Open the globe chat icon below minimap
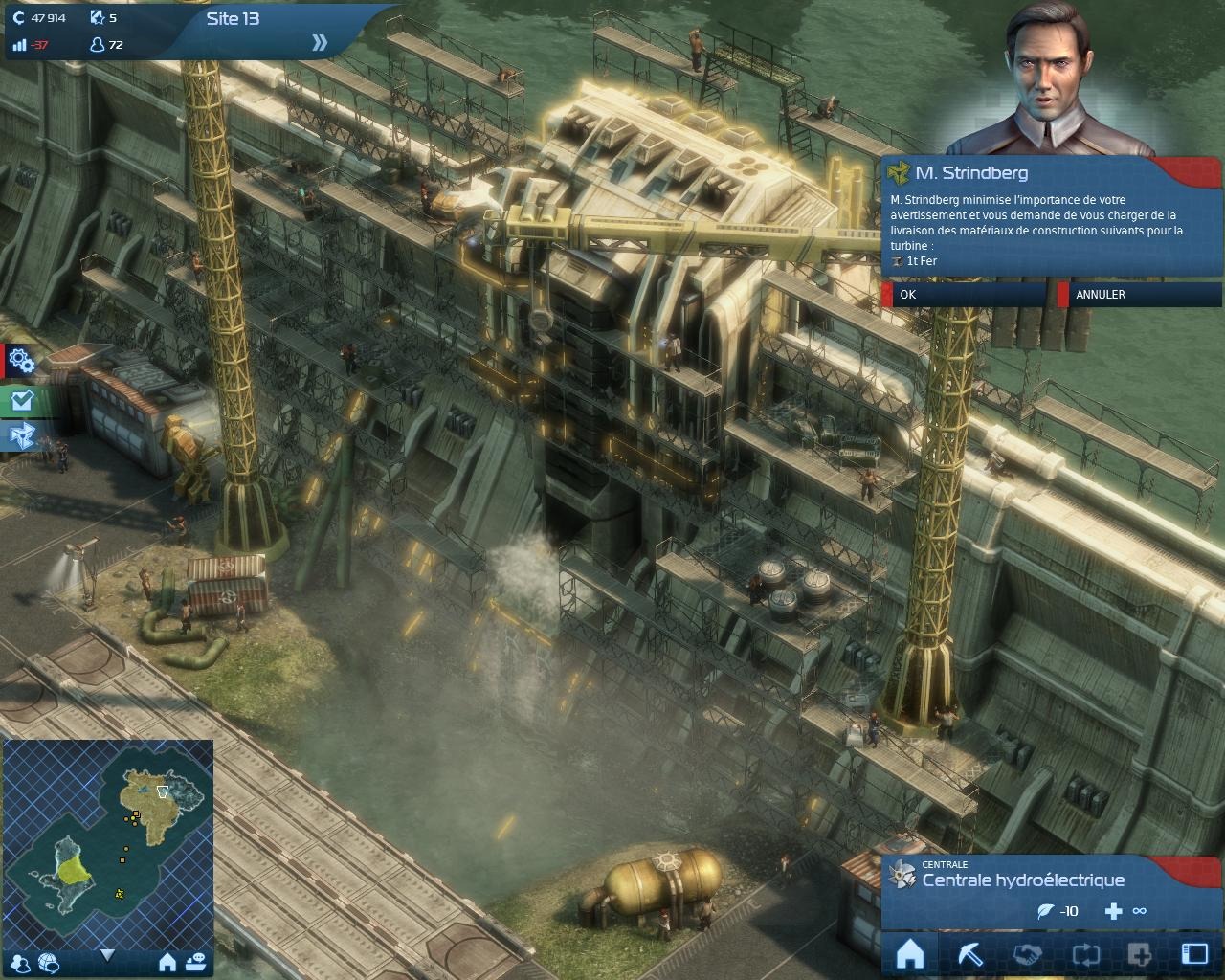Viewport: 1225px width, 980px height. [49, 963]
